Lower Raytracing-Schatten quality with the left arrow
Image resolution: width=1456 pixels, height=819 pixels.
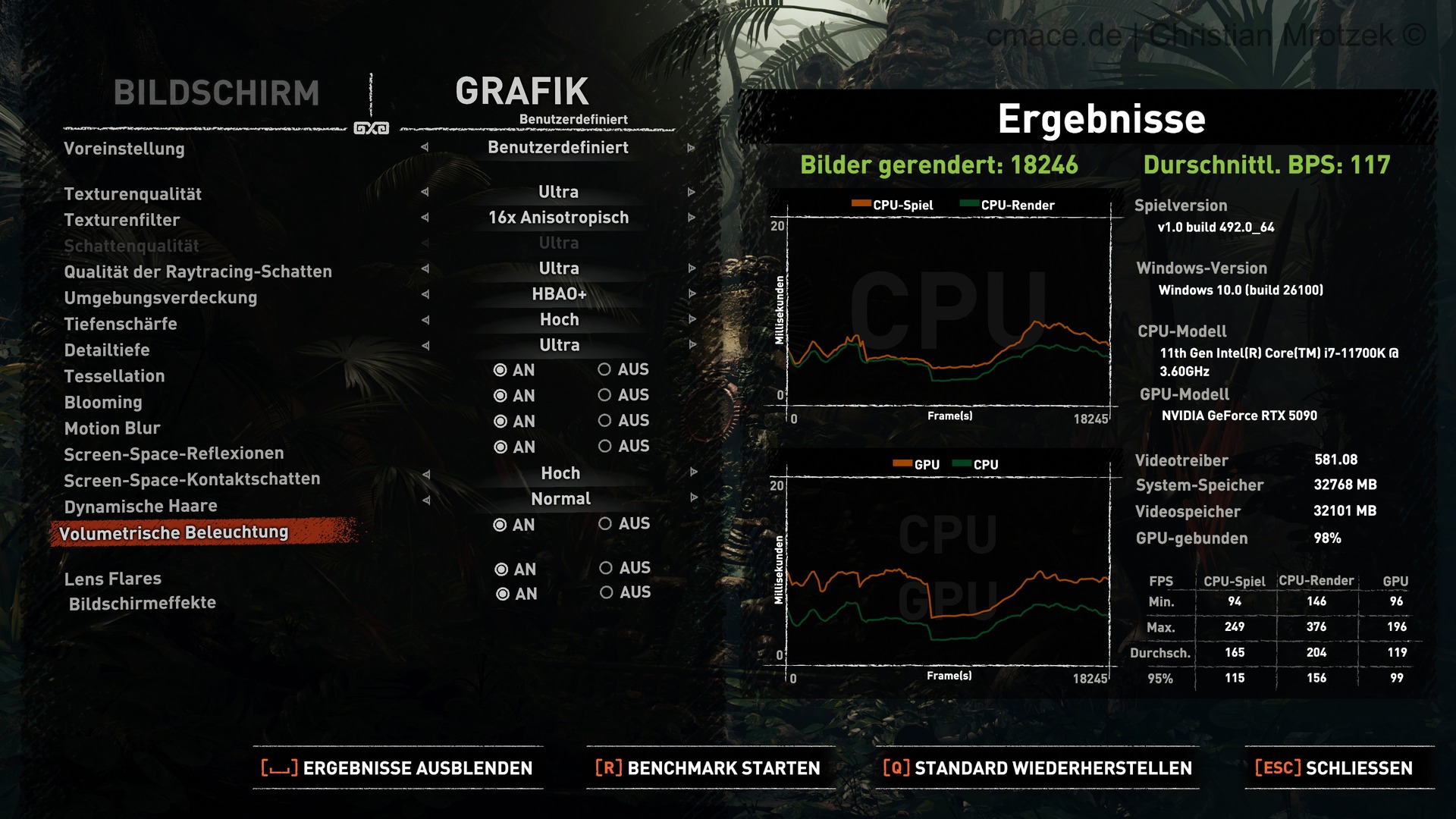coord(425,268)
